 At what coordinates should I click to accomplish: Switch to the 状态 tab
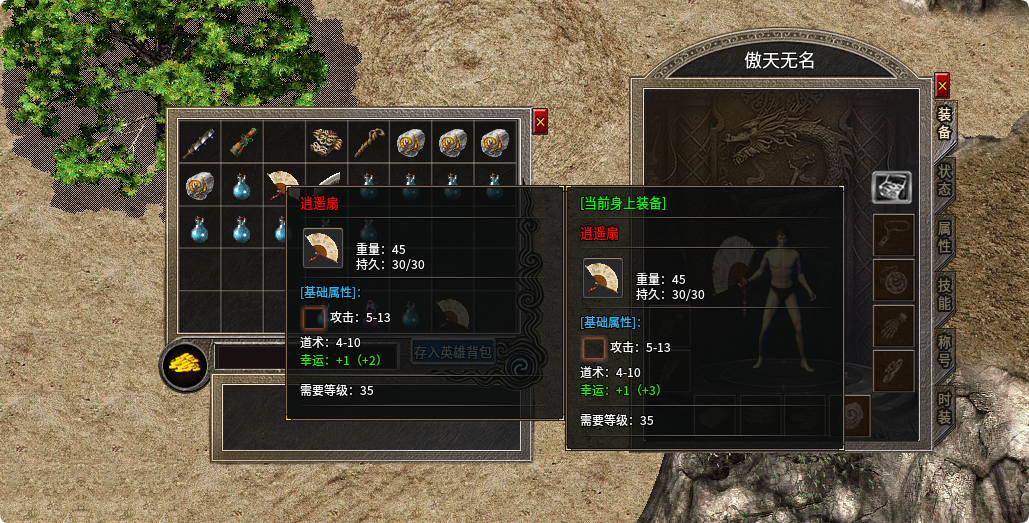pos(944,179)
